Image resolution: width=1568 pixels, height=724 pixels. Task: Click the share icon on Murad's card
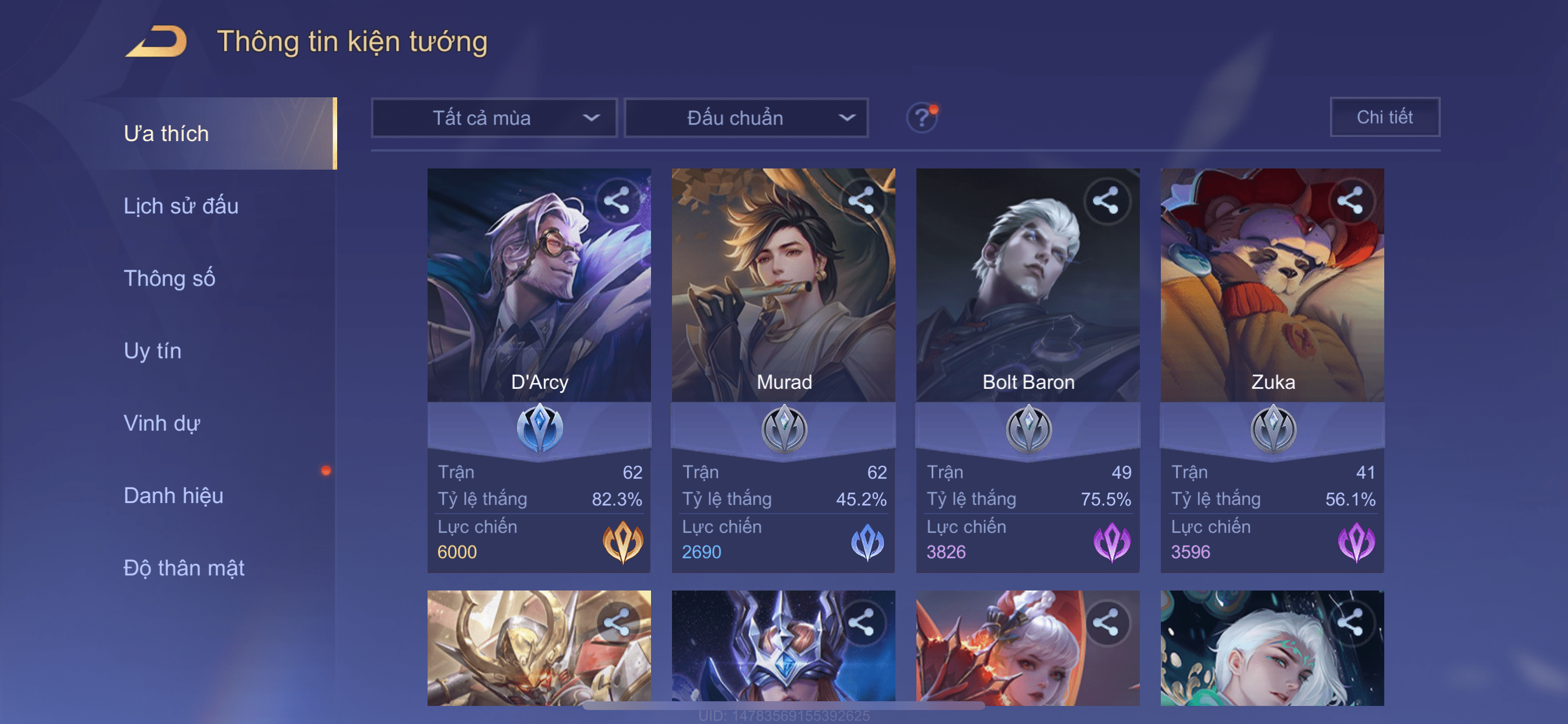pos(862,200)
